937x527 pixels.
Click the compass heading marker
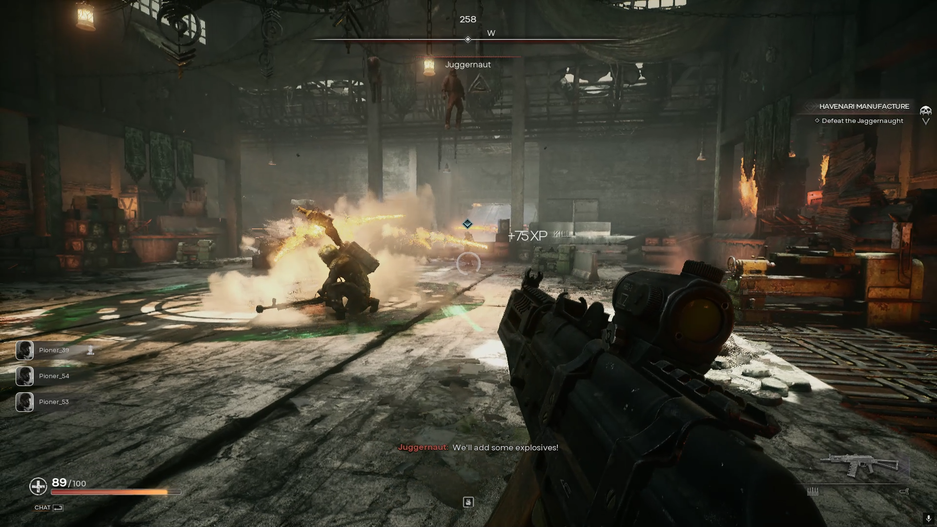click(468, 40)
